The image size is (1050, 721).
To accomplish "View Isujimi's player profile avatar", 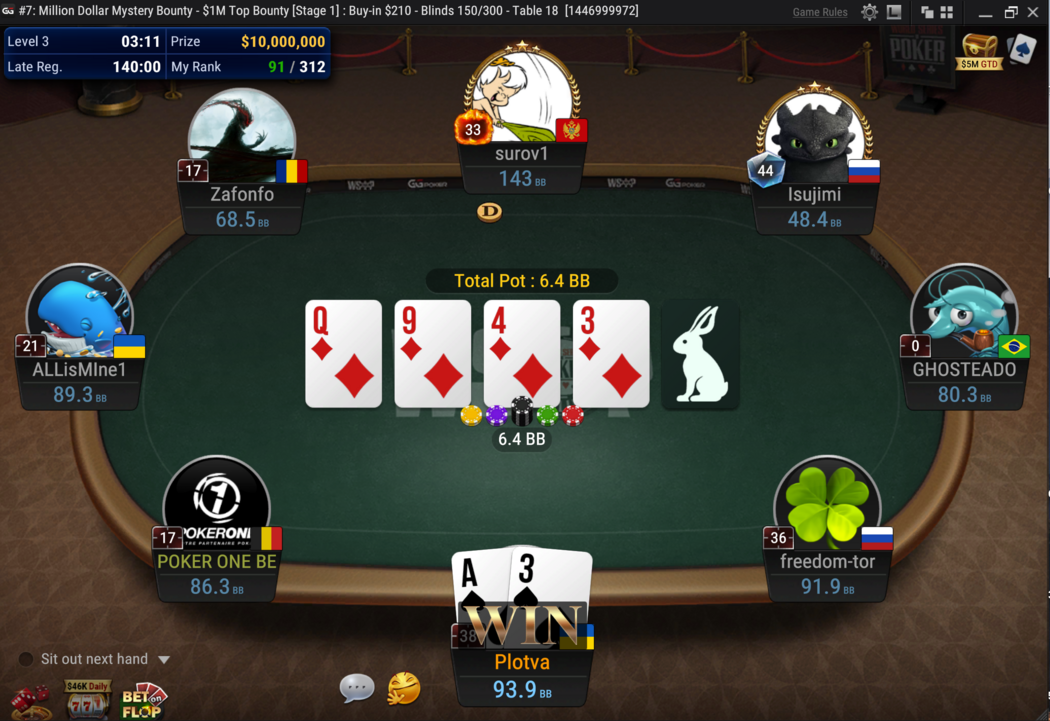I will point(814,138).
